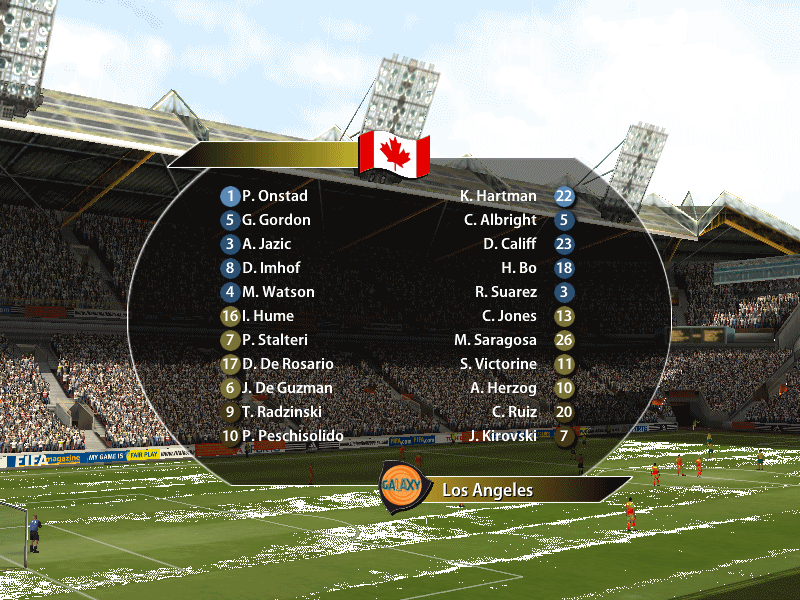
Task: Pick J. Kirovski from the lineup
Action: point(503,436)
